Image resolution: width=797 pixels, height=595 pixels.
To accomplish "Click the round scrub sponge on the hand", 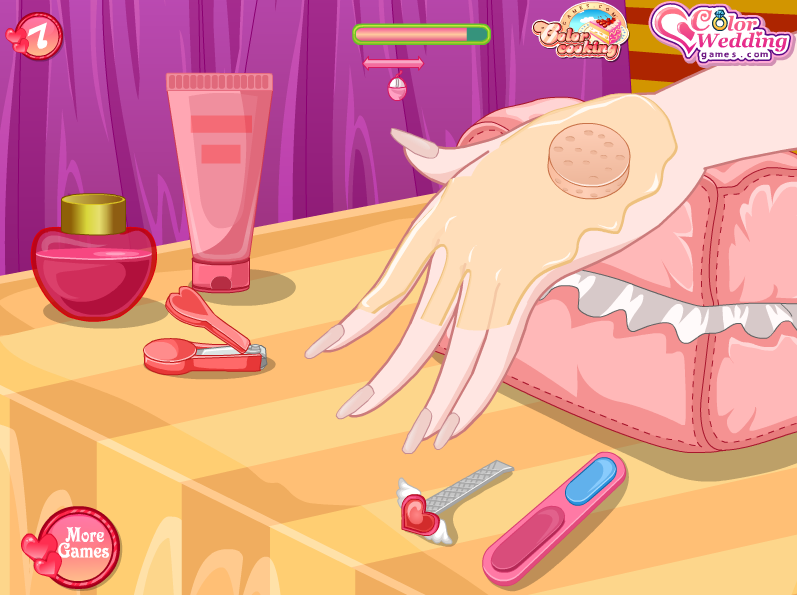I will (x=589, y=158).
